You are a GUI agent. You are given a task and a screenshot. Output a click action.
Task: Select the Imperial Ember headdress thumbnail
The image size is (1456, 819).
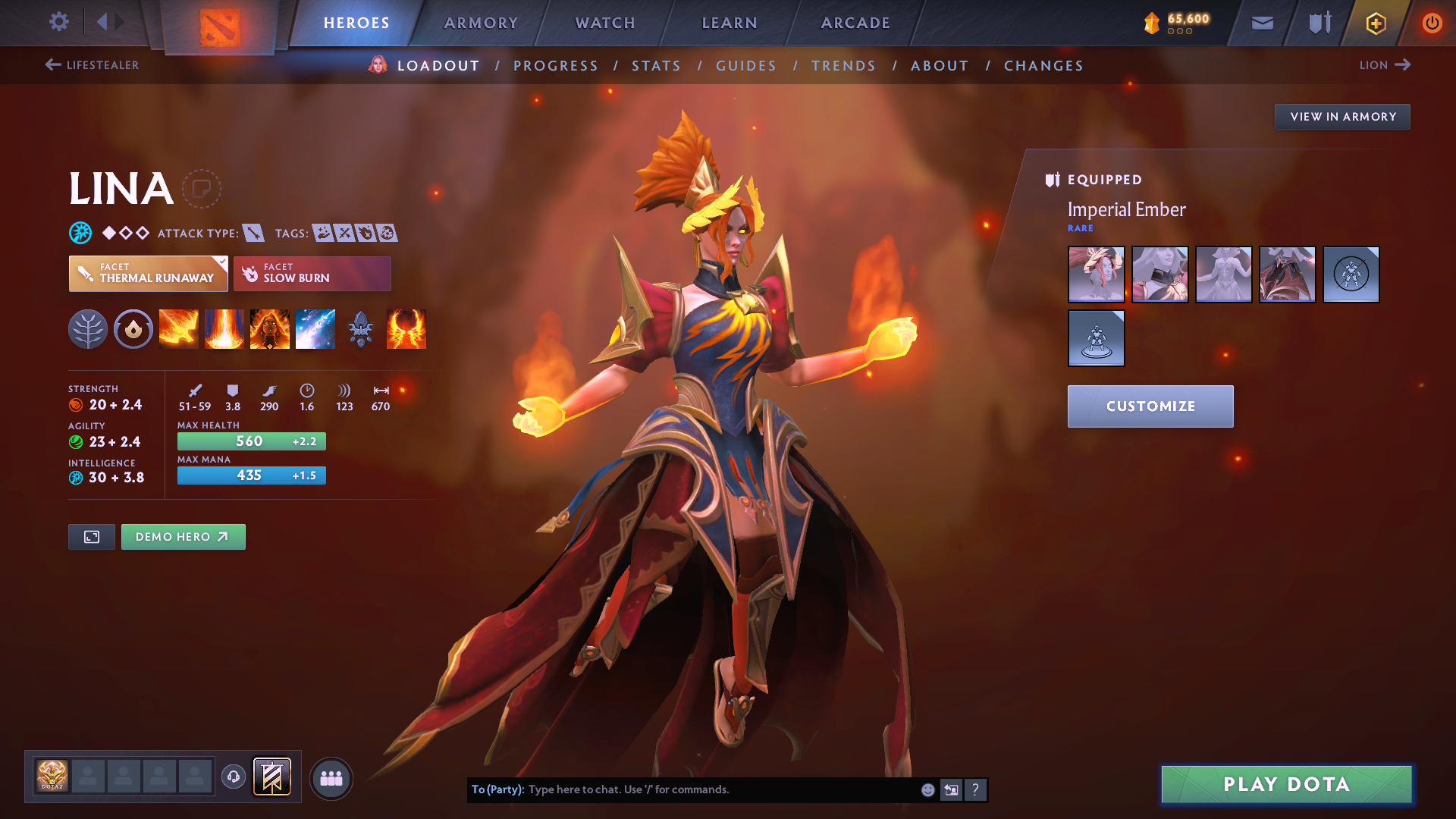click(1096, 275)
